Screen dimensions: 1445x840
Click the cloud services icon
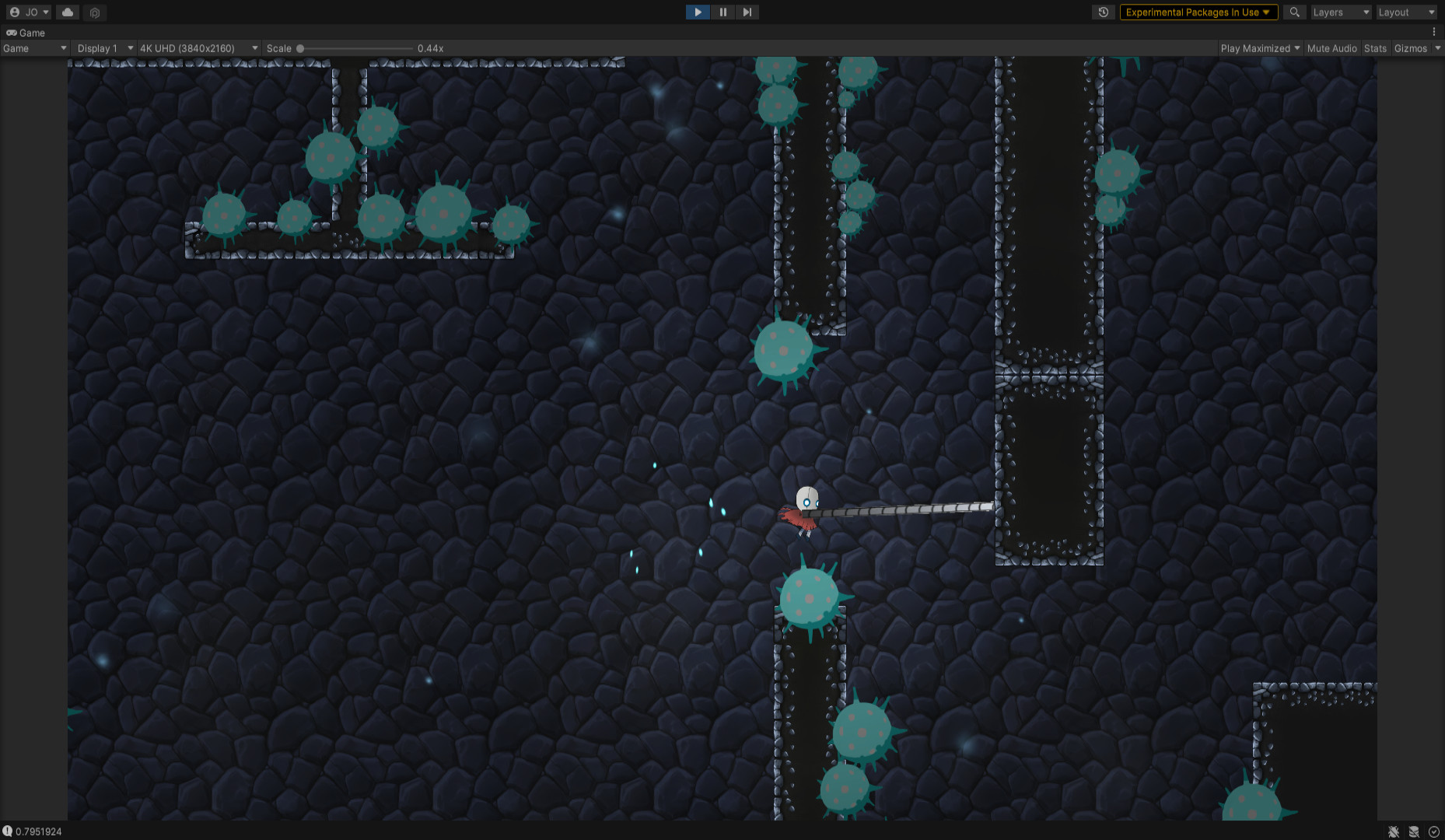(67, 12)
